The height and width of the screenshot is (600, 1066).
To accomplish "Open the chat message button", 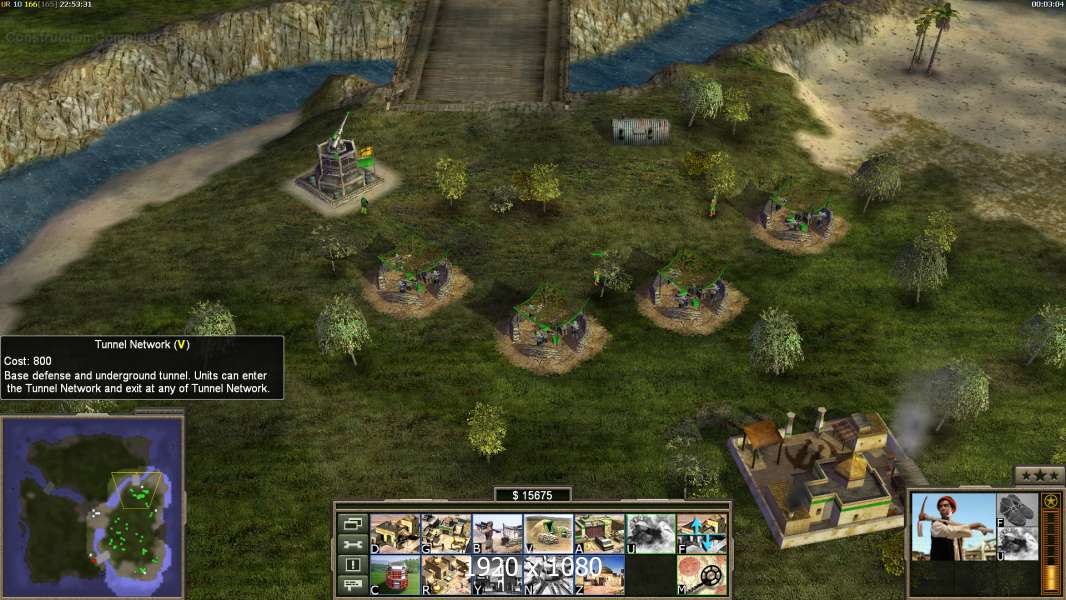I will tap(352, 586).
